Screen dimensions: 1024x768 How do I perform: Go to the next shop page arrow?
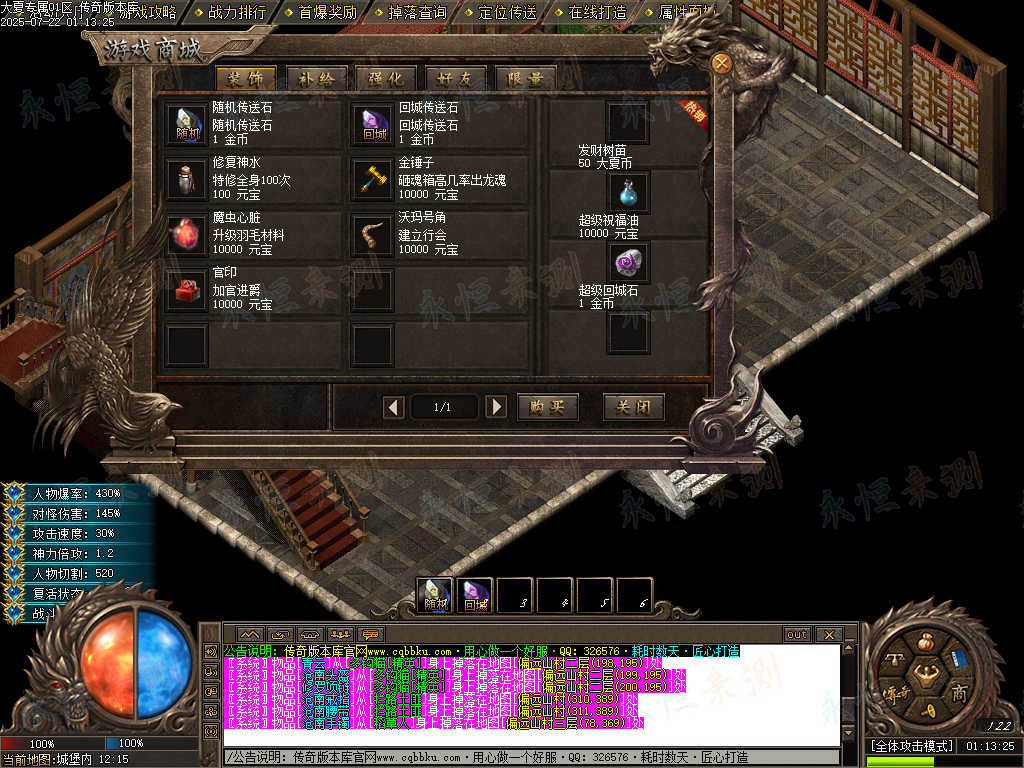(495, 407)
